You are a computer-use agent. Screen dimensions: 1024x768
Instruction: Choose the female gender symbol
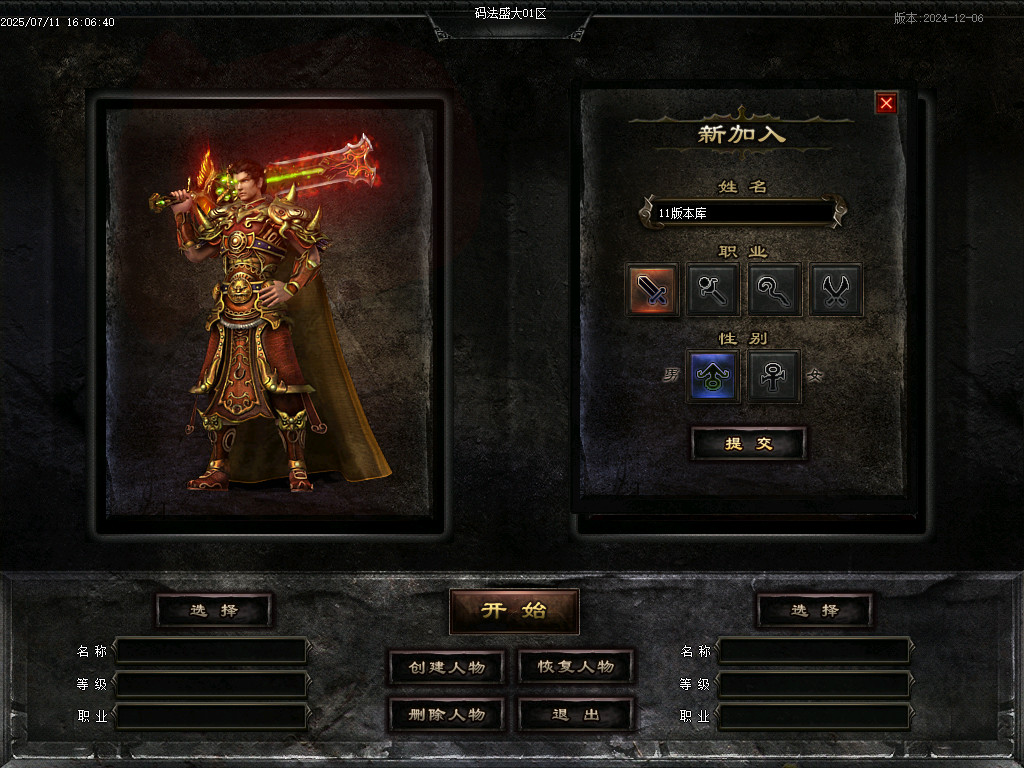(774, 376)
